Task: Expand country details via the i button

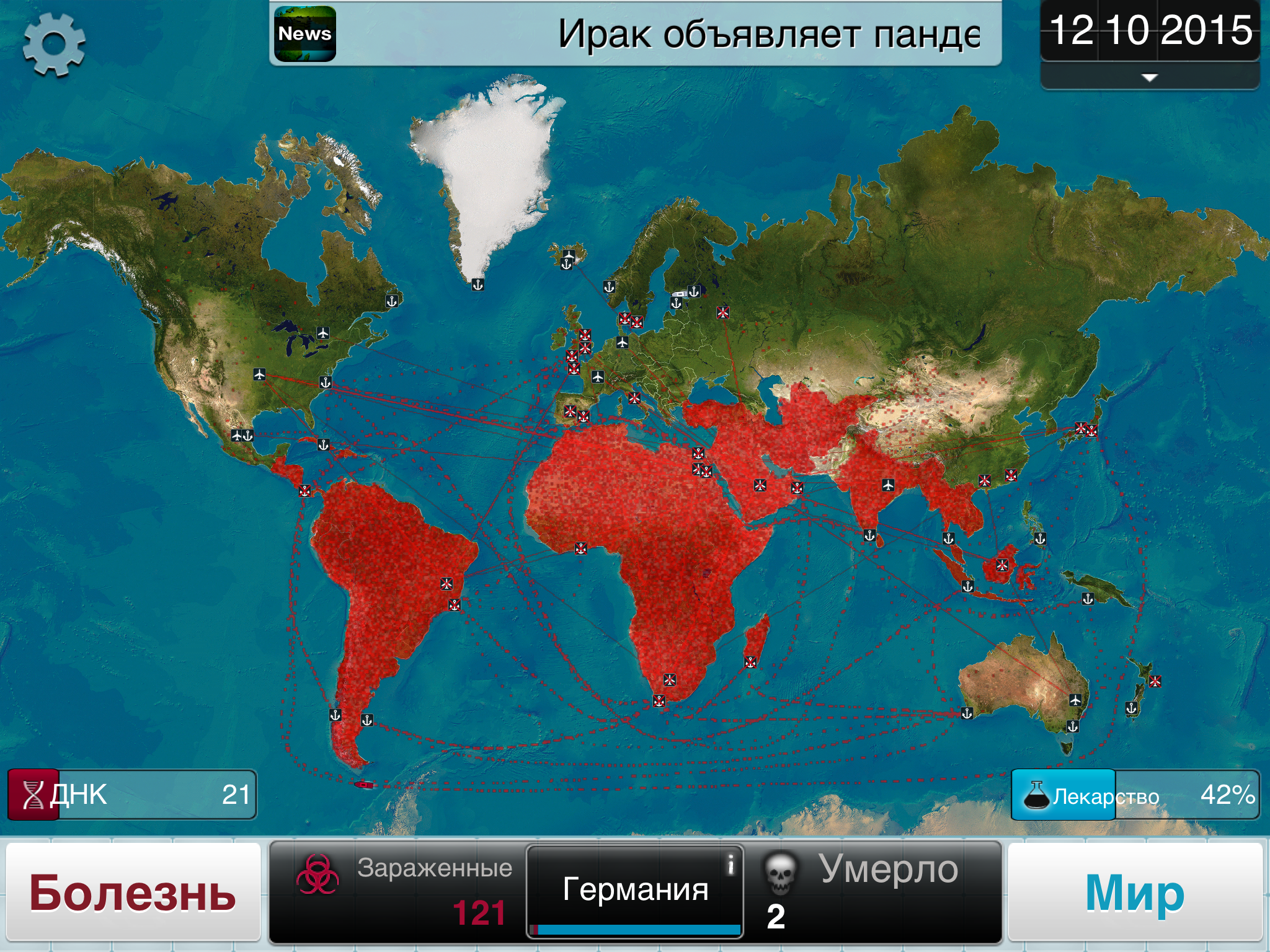Action: 732,863
